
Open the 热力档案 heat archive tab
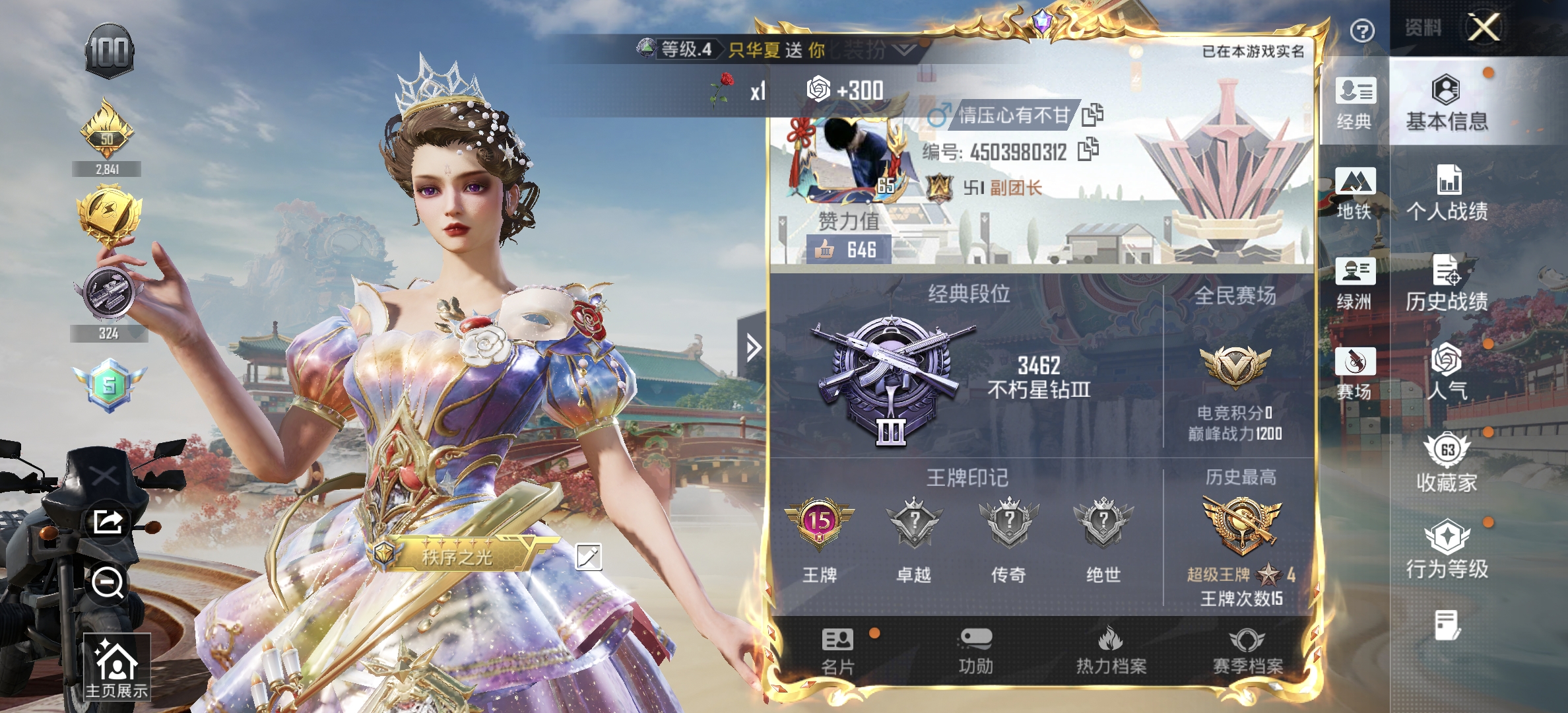pos(1111,651)
